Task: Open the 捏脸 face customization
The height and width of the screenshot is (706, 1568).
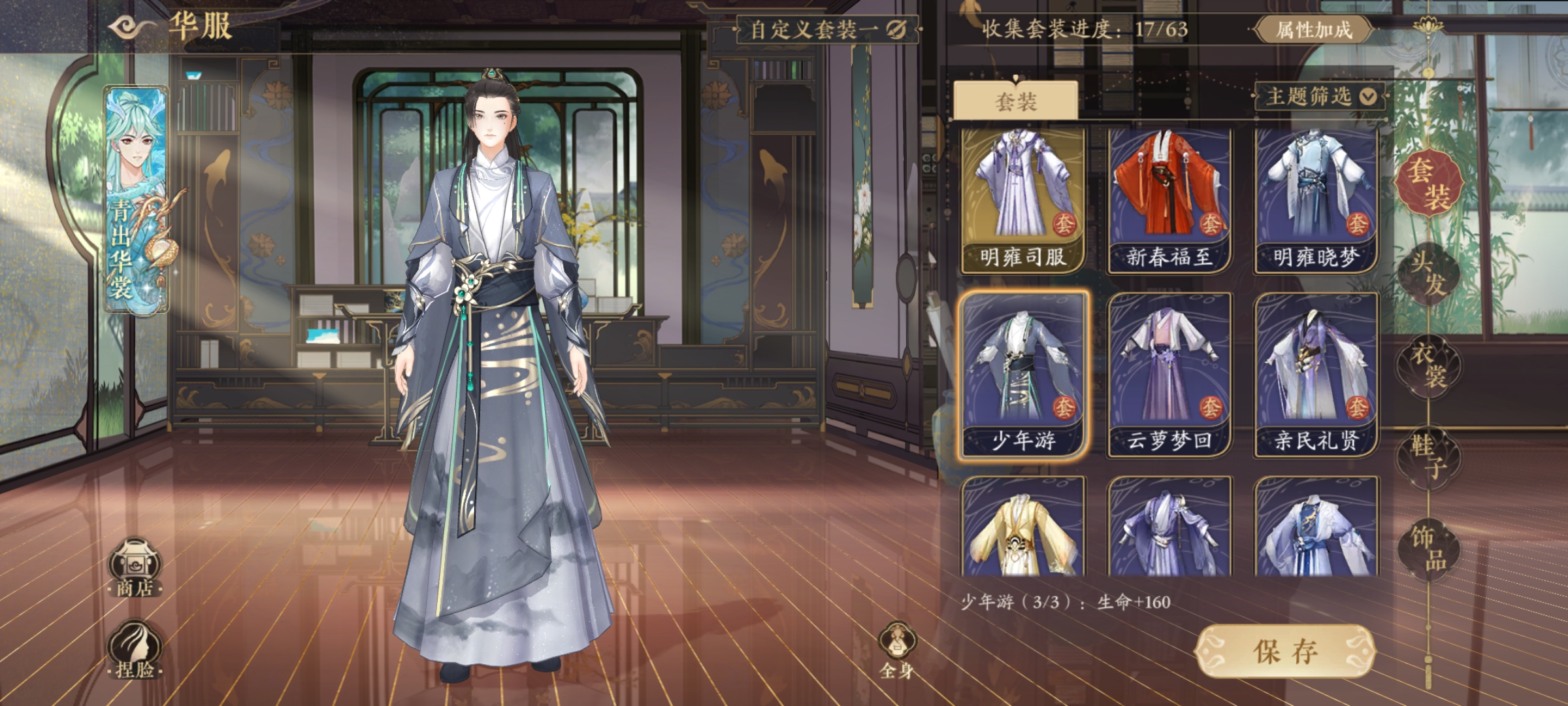Action: pos(135,650)
